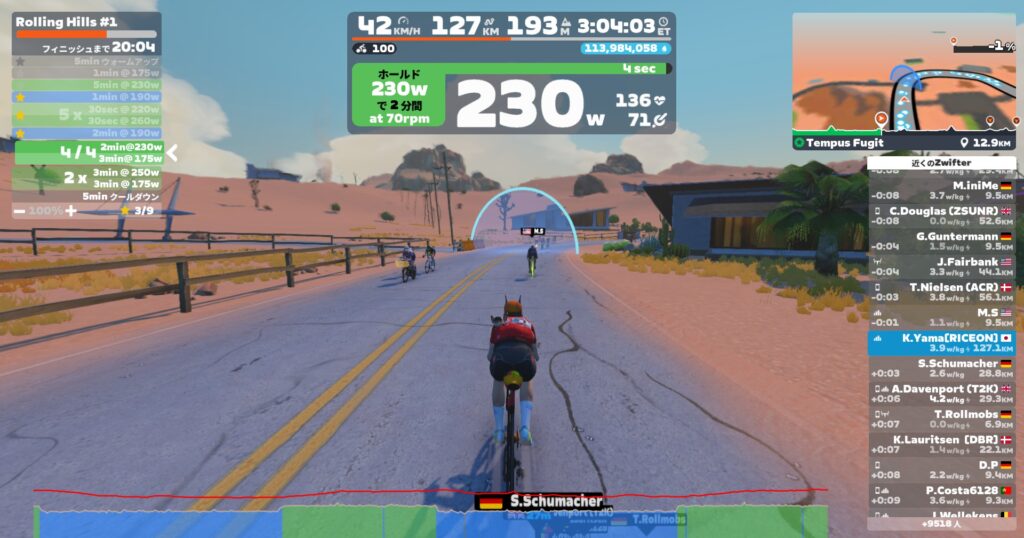Click T.Rollmobs in the rider list
This screenshot has width=1024, height=538.
[x=942, y=419]
